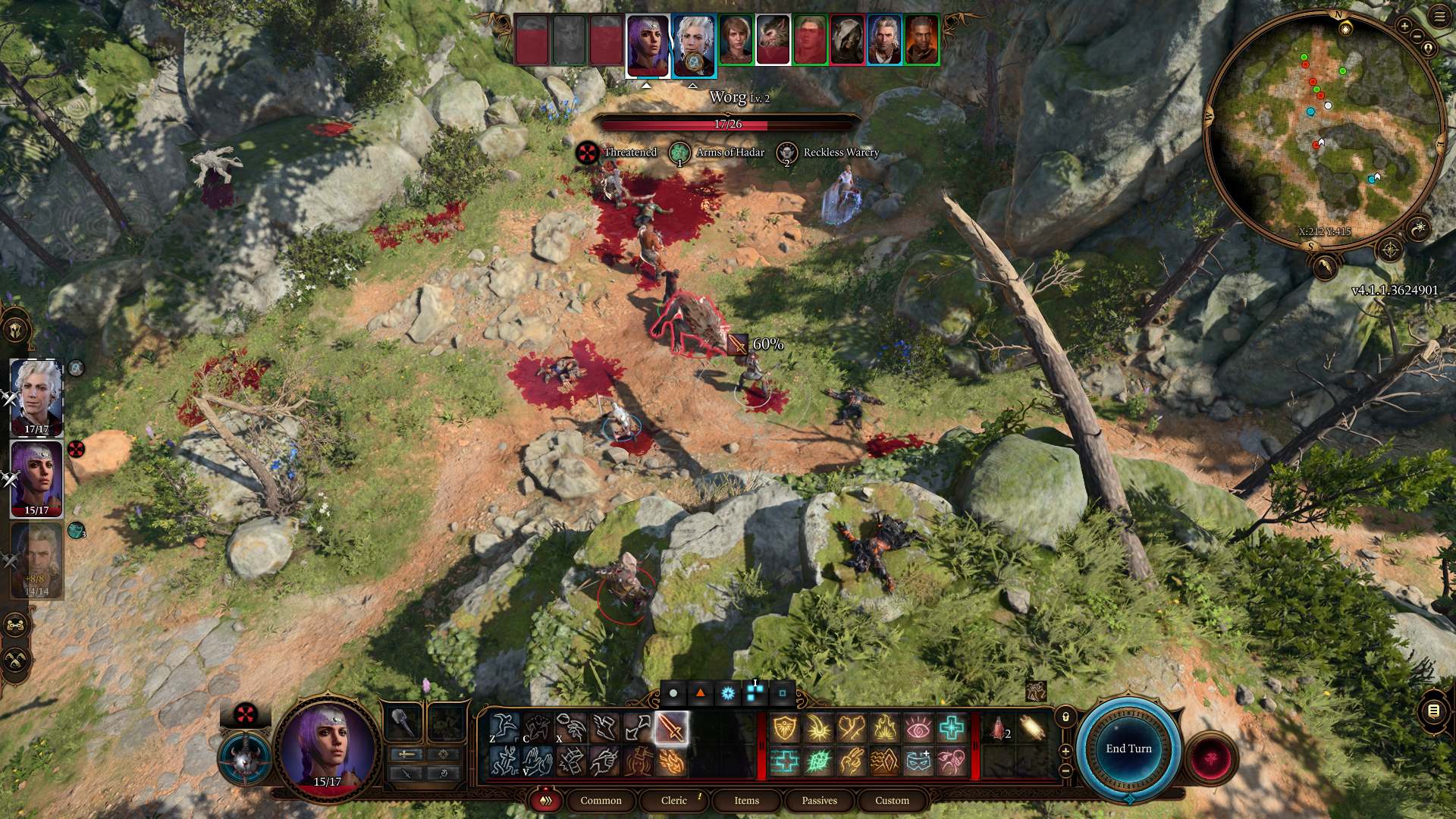Toggle the orange triangle reaction above the hotbar
1456x819 pixels.
click(x=700, y=692)
